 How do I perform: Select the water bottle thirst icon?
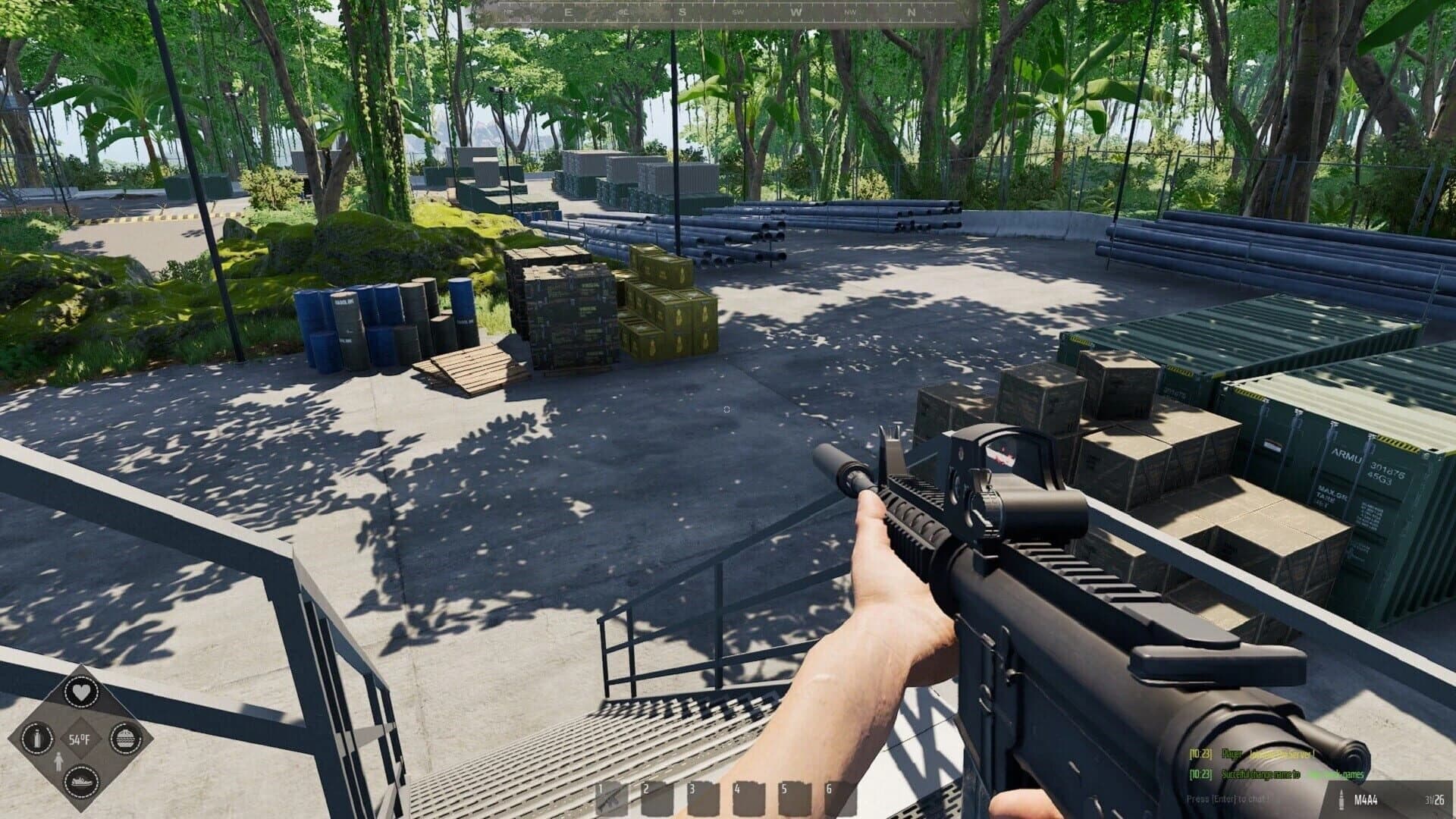pyautogui.click(x=37, y=739)
